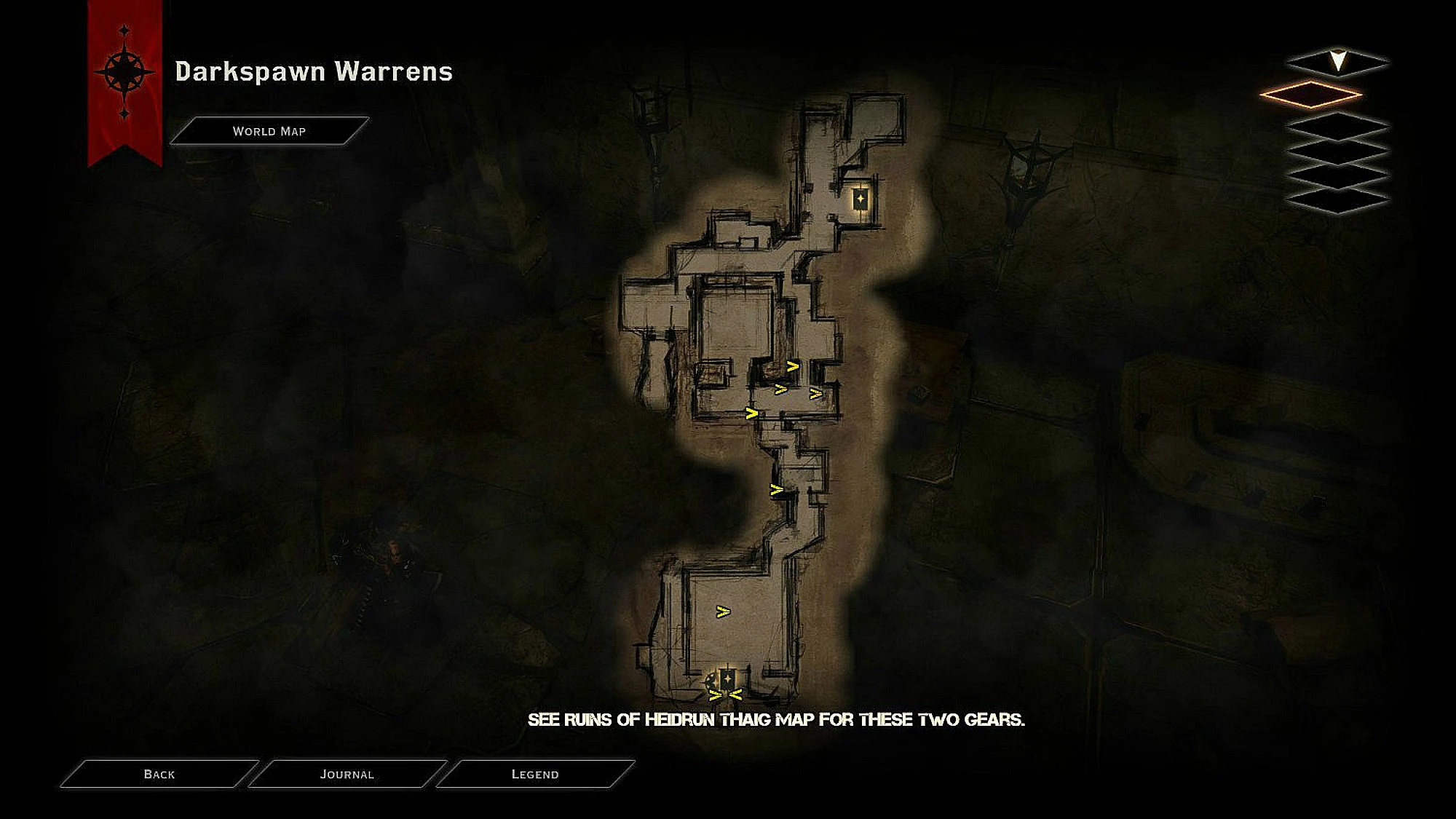Show the map Legend
Screen dimensions: 1456x819
[x=535, y=774]
